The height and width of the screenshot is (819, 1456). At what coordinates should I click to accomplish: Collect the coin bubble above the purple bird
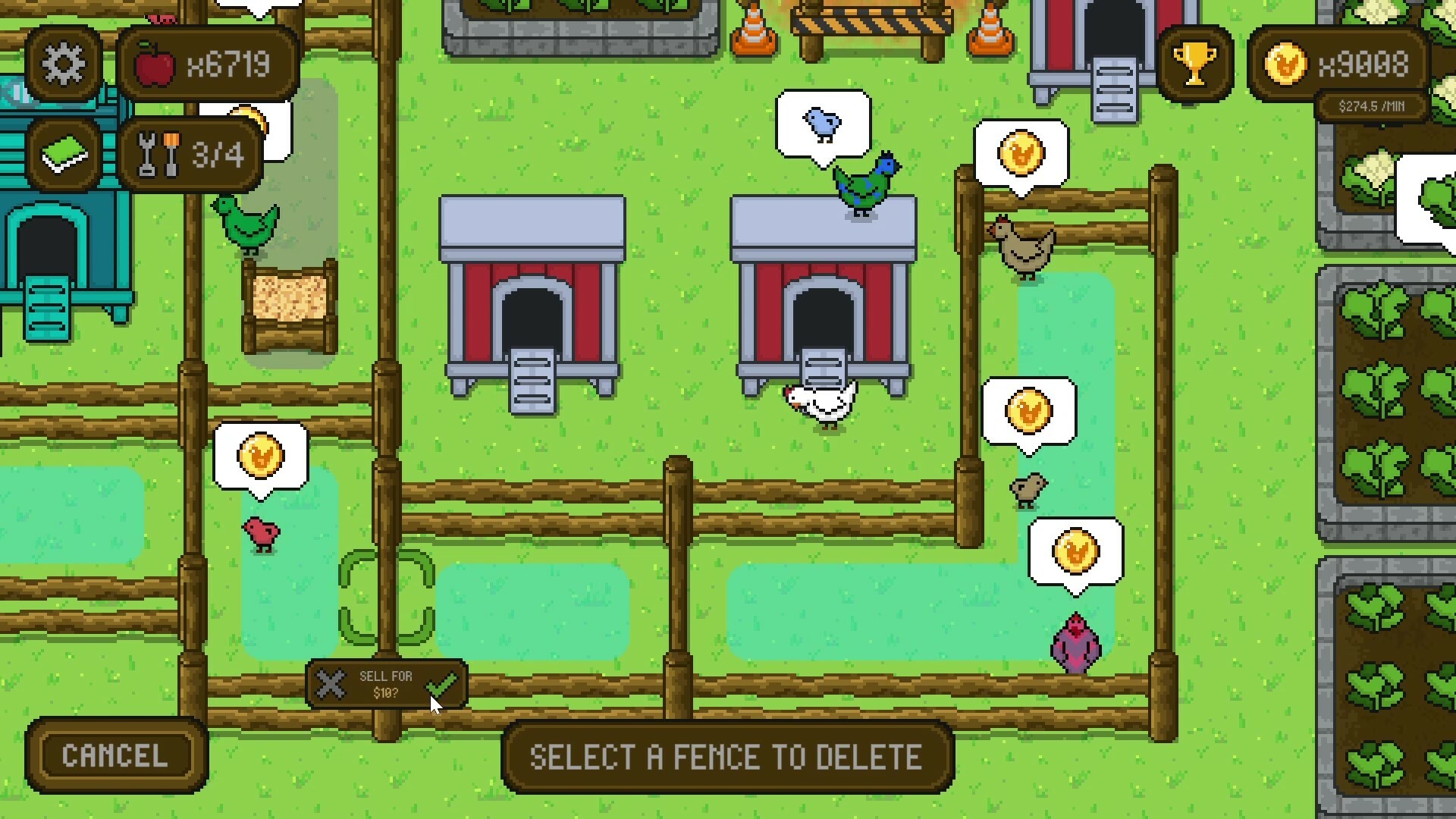[x=1077, y=552]
